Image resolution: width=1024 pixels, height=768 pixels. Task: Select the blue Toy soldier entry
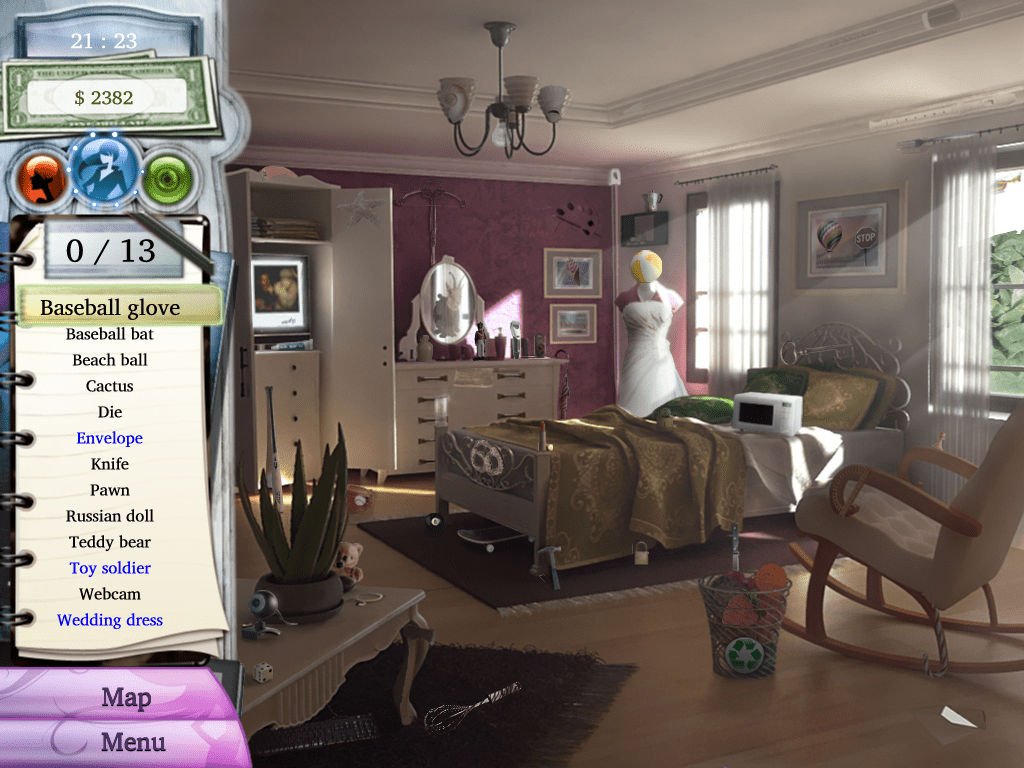click(110, 568)
